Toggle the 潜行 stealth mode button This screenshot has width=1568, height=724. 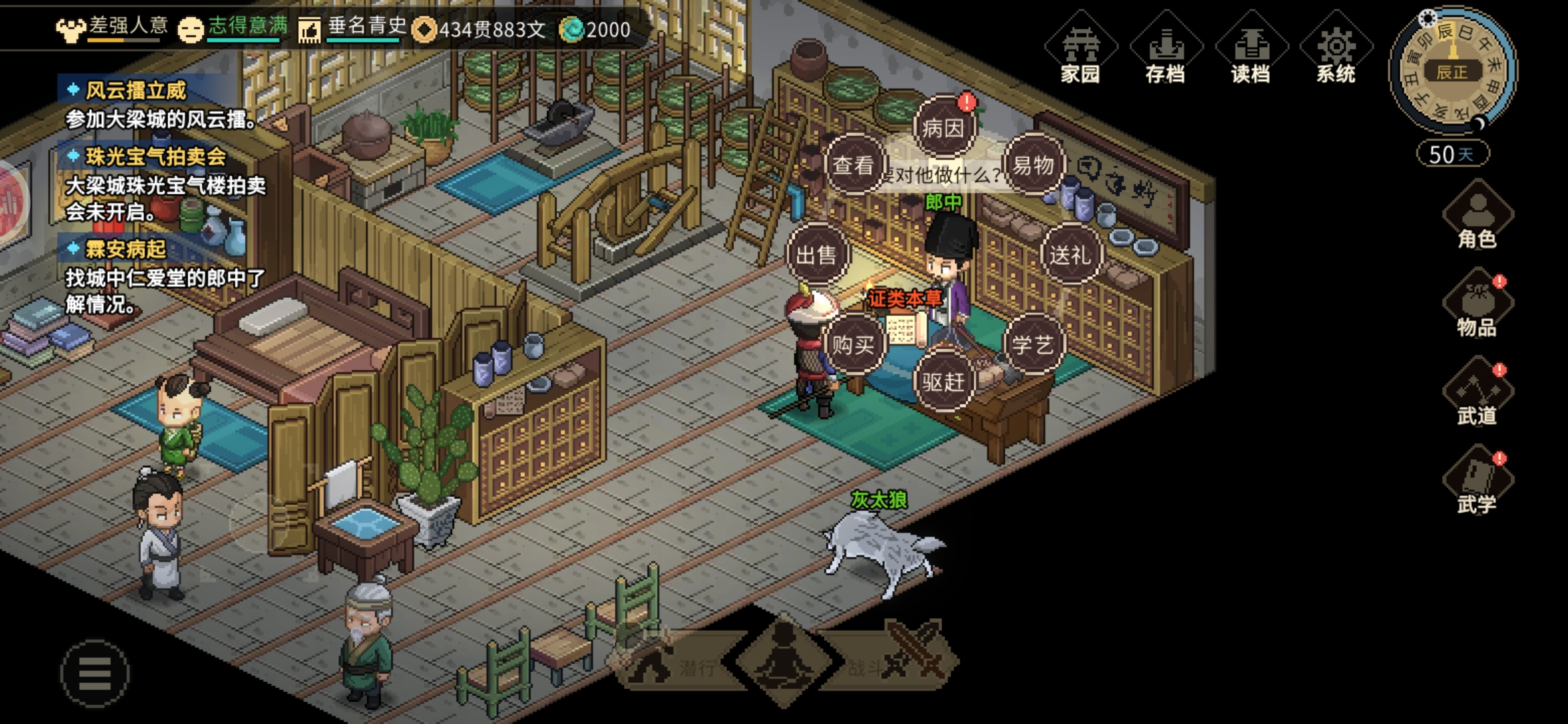point(677,664)
